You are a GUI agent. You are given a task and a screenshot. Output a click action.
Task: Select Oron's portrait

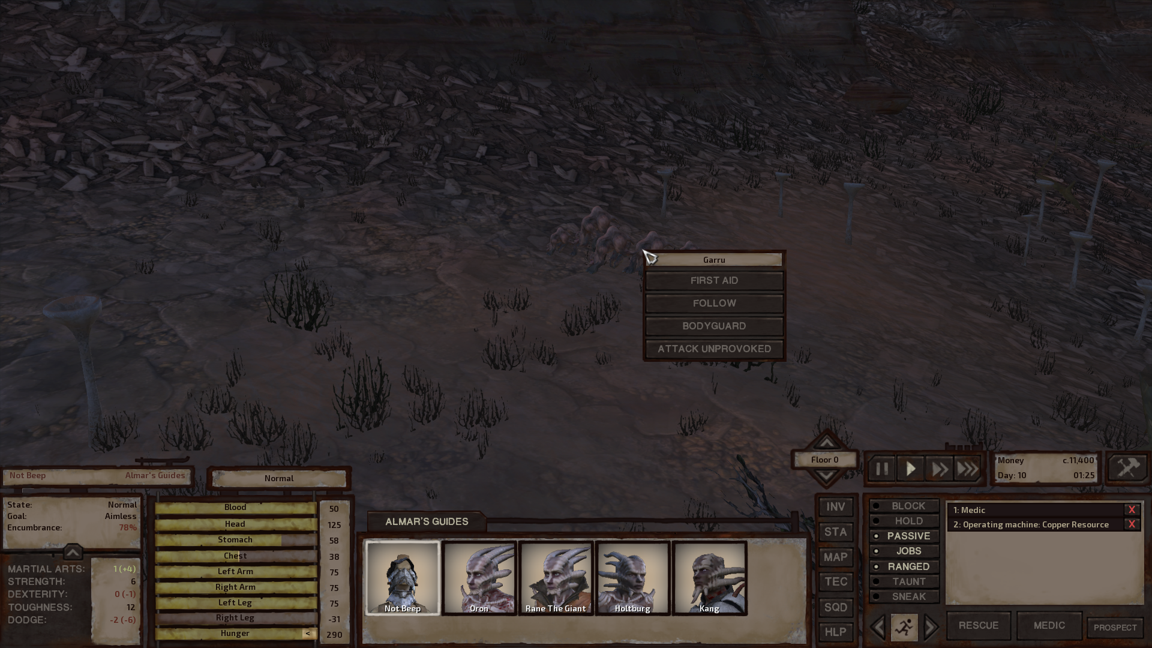click(x=479, y=578)
